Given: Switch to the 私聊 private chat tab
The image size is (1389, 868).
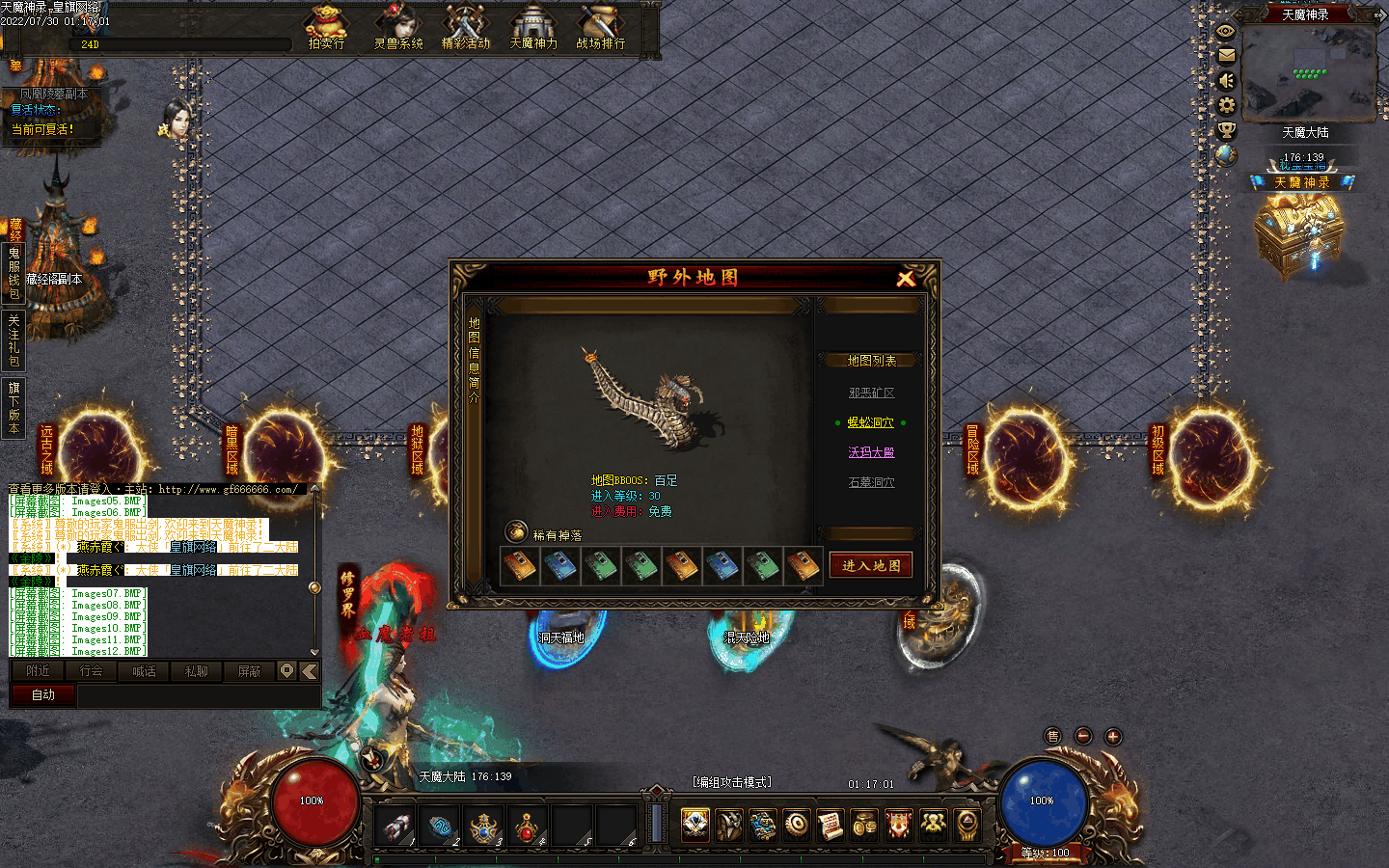Looking at the screenshot, I should point(195,672).
